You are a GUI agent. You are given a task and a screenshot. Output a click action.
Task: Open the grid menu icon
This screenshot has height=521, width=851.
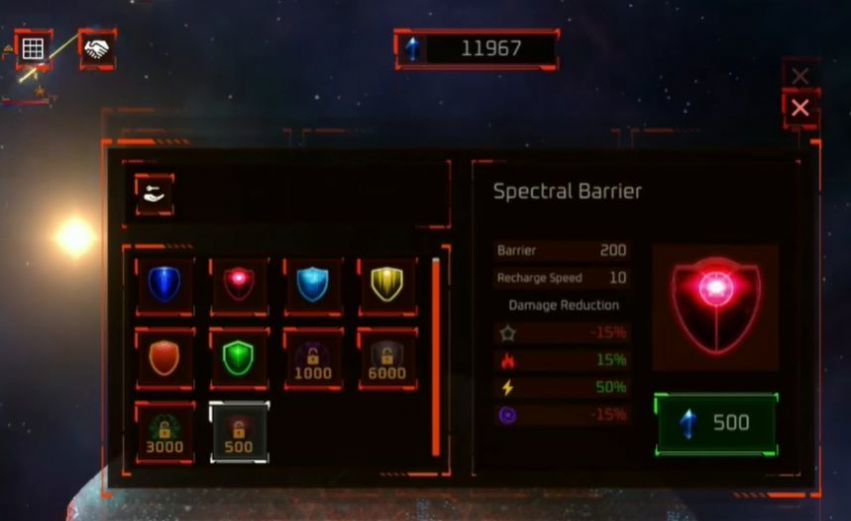tap(33, 48)
